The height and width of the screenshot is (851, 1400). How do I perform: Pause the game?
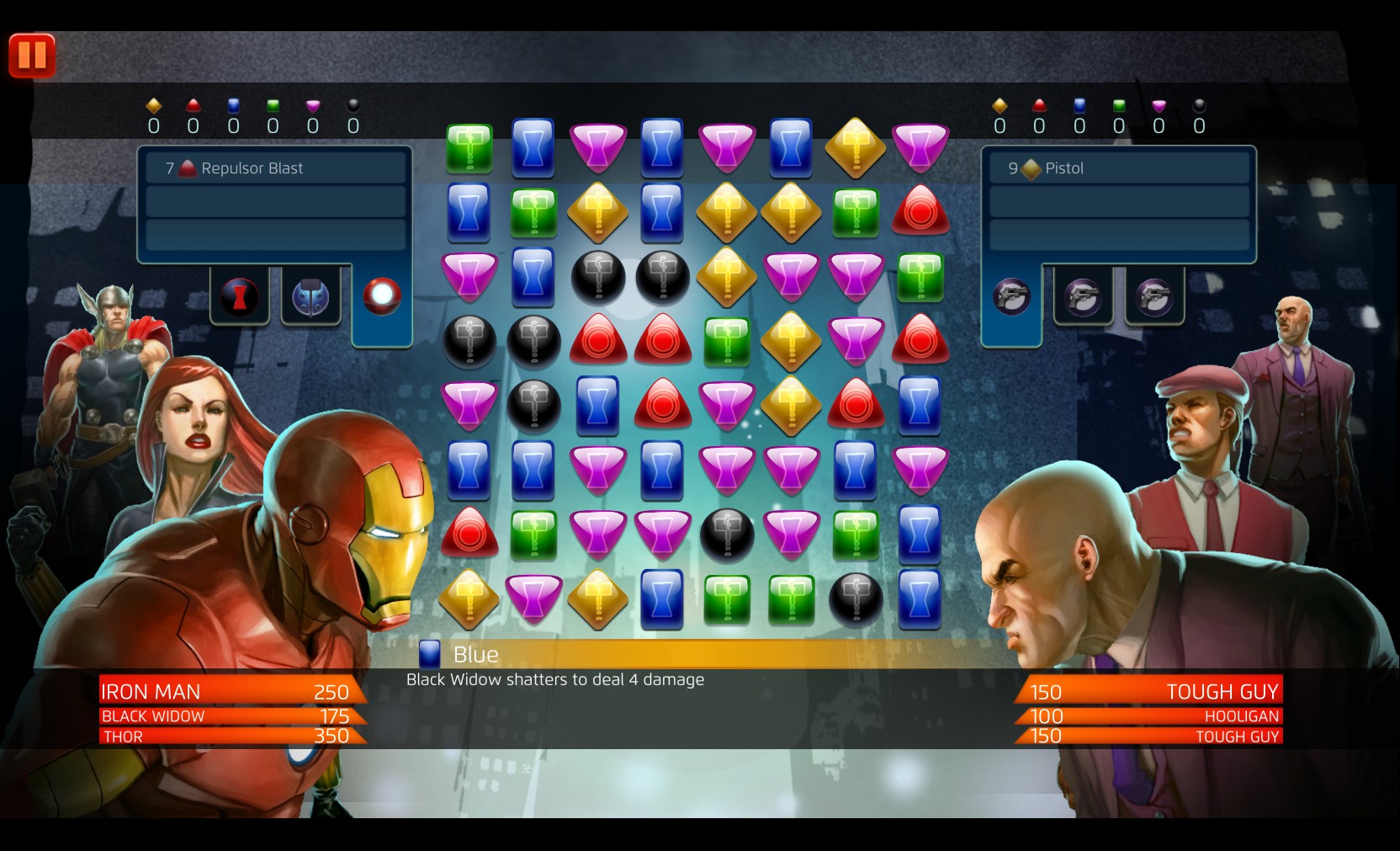[30, 56]
